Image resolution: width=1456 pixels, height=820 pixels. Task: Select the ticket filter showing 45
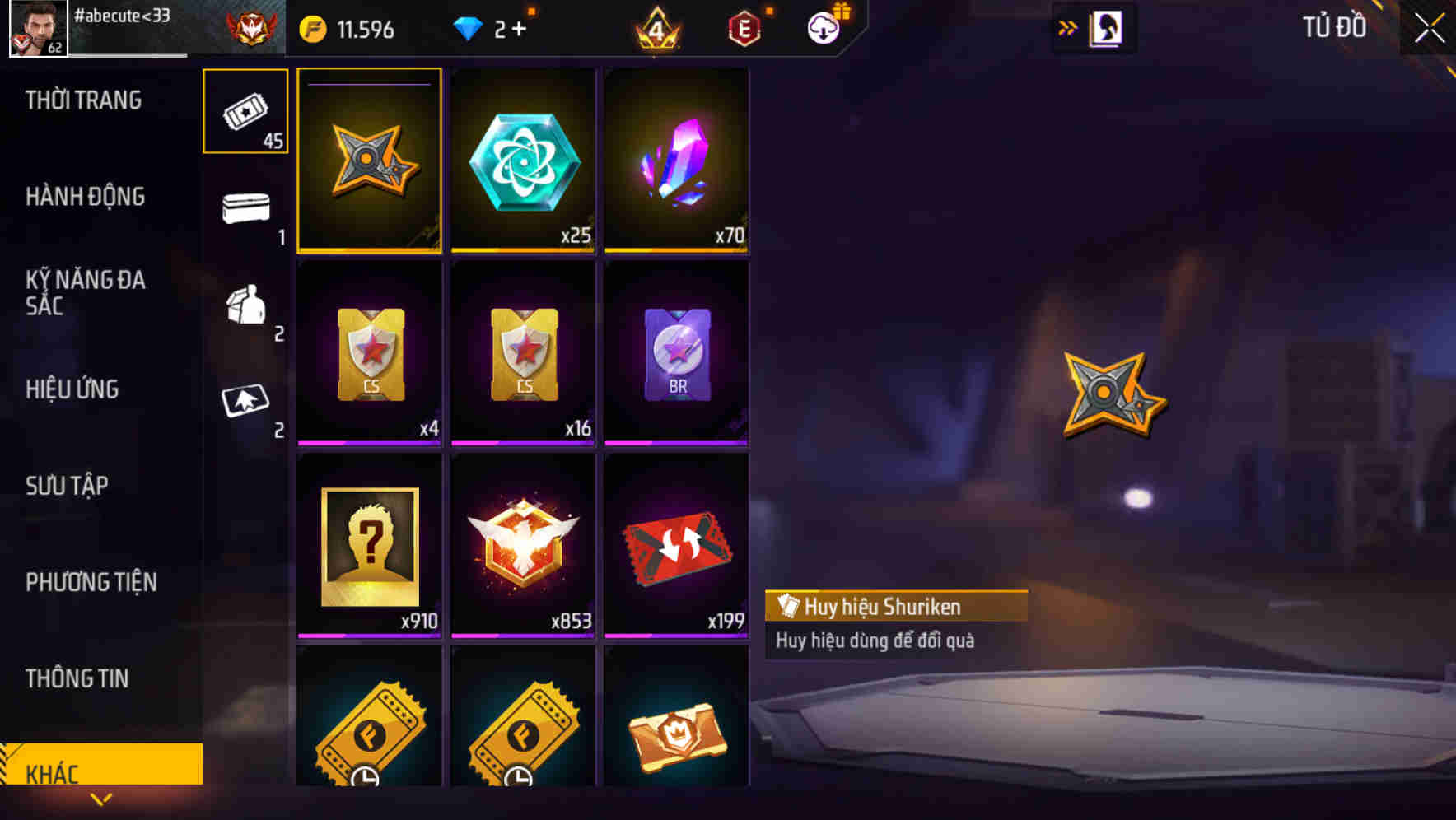[x=245, y=111]
